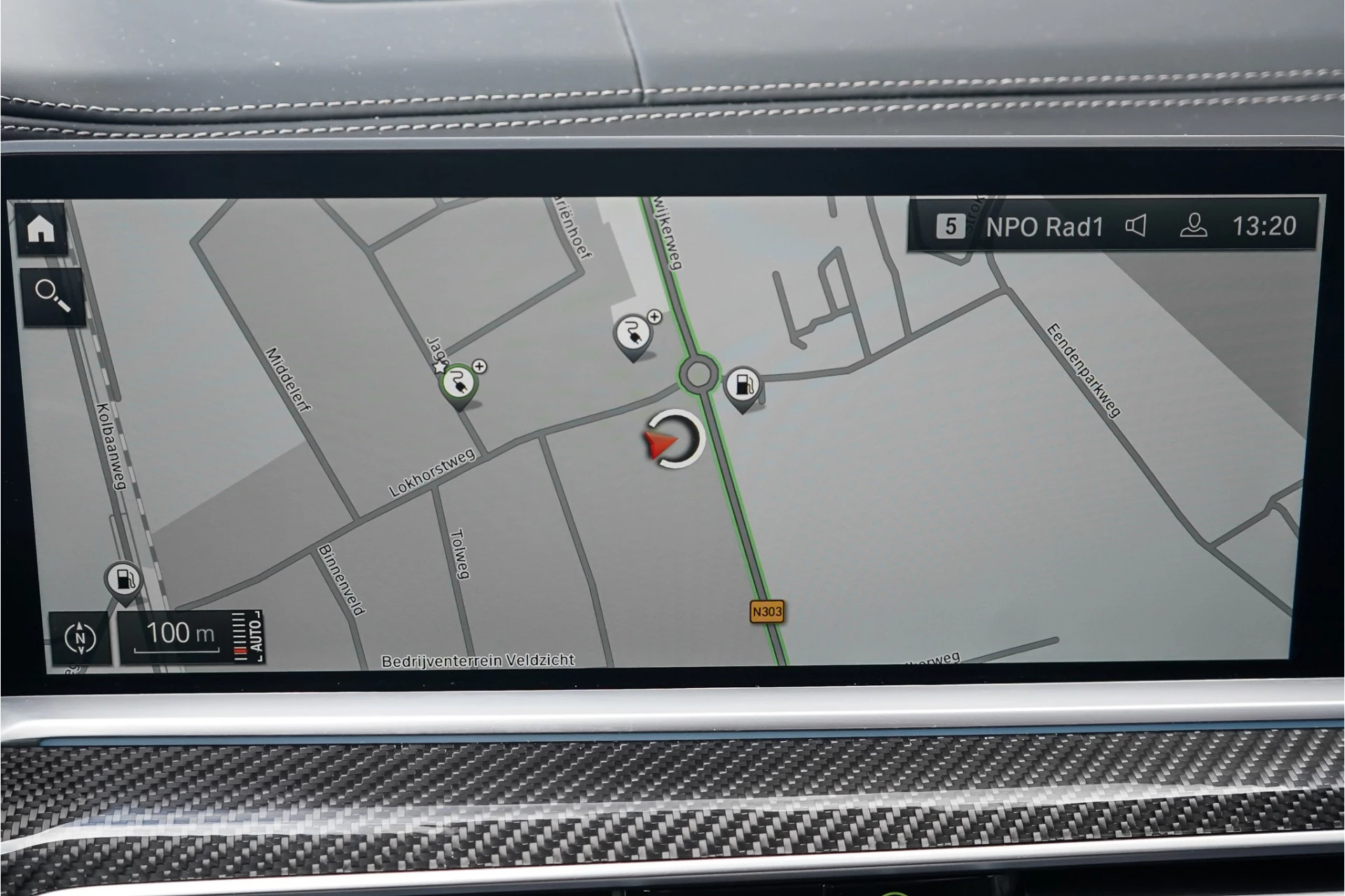Click the EV charging pin near Jagerserf
The height and width of the screenshot is (896, 1345).
coord(459,382)
